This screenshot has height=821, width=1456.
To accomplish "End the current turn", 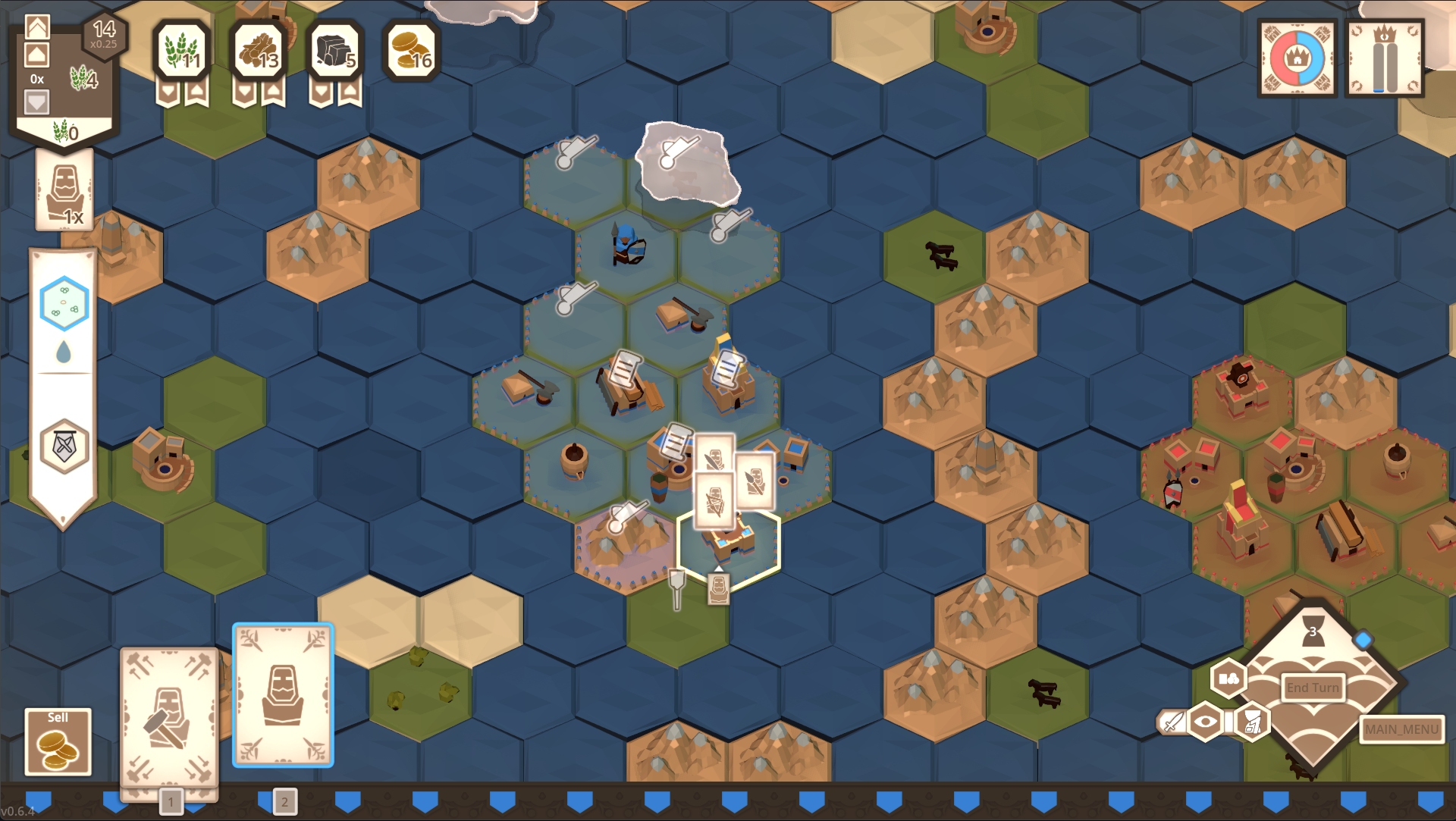I will (x=1313, y=688).
